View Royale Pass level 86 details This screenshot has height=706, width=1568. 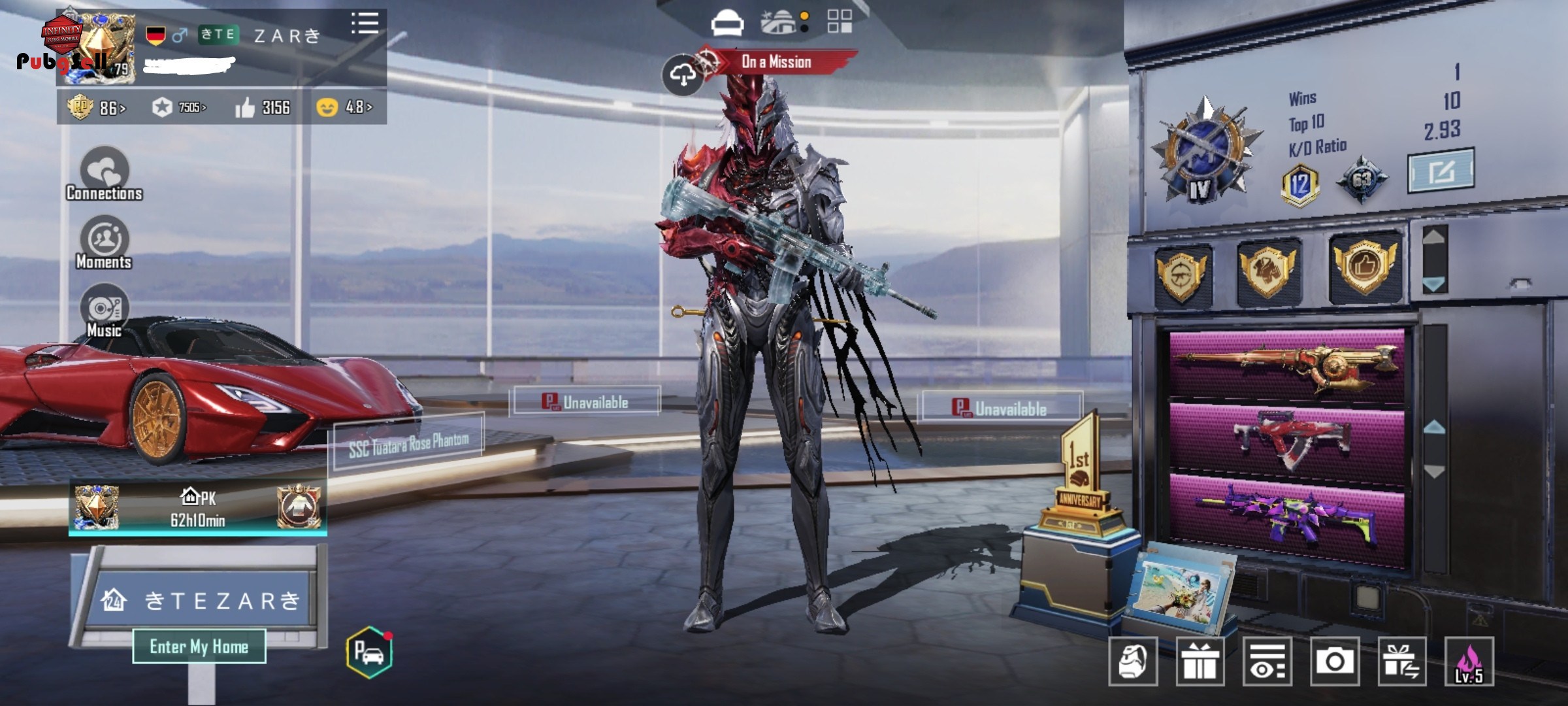[97, 107]
